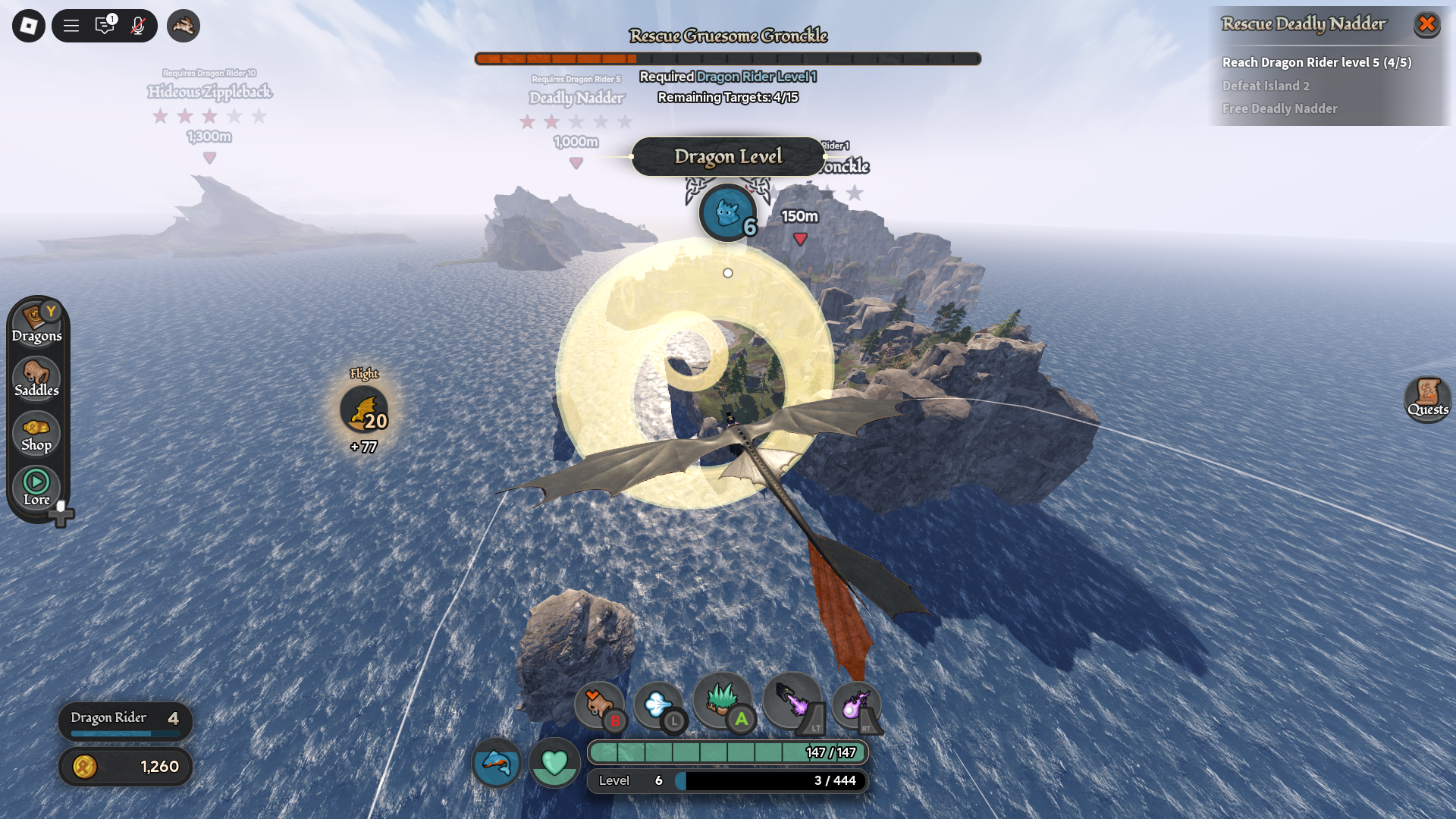Image resolution: width=1456 pixels, height=819 pixels.
Task: Open the chat with one unread message
Action: tap(105, 26)
